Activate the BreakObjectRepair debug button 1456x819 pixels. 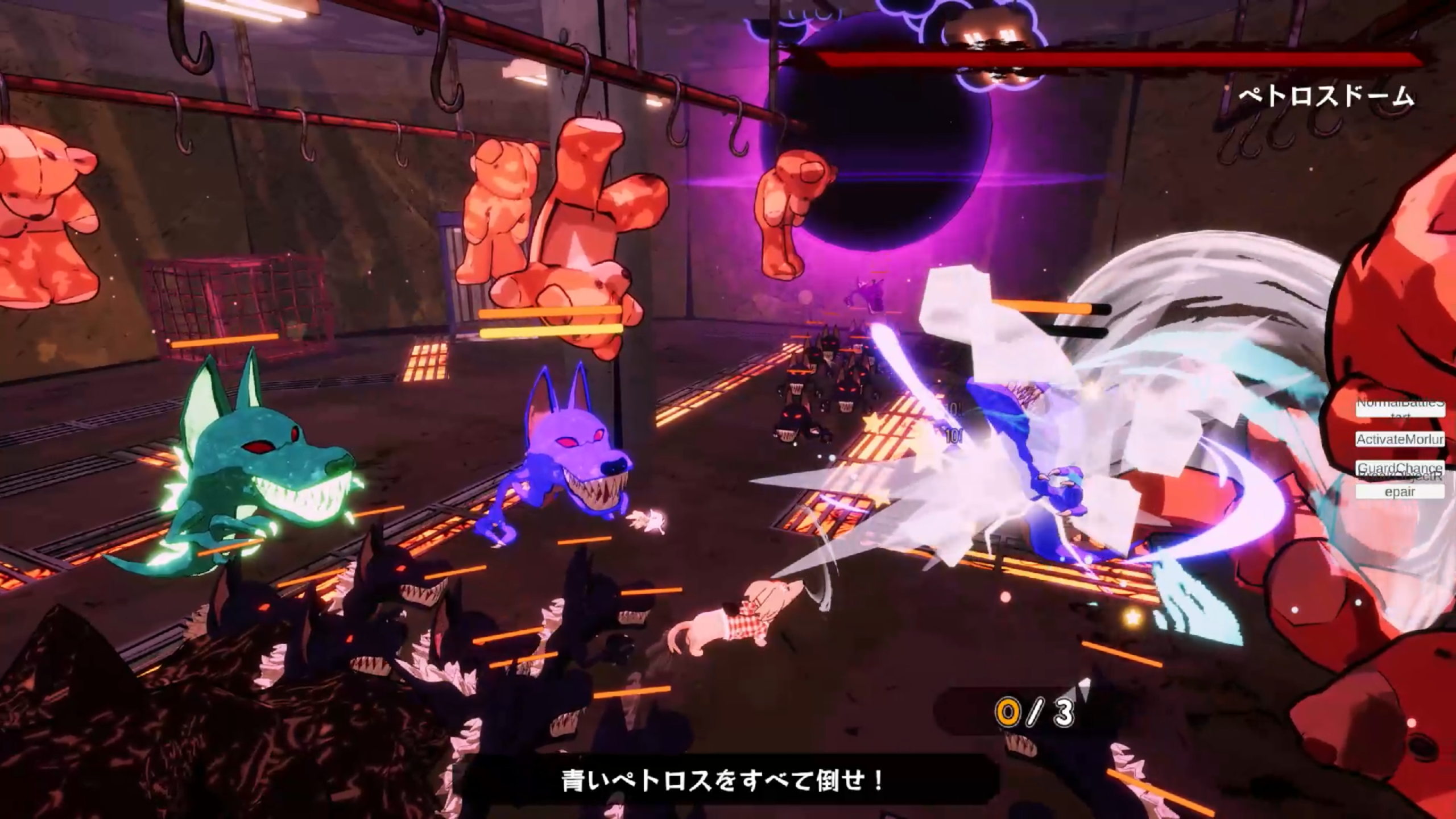click(1400, 491)
